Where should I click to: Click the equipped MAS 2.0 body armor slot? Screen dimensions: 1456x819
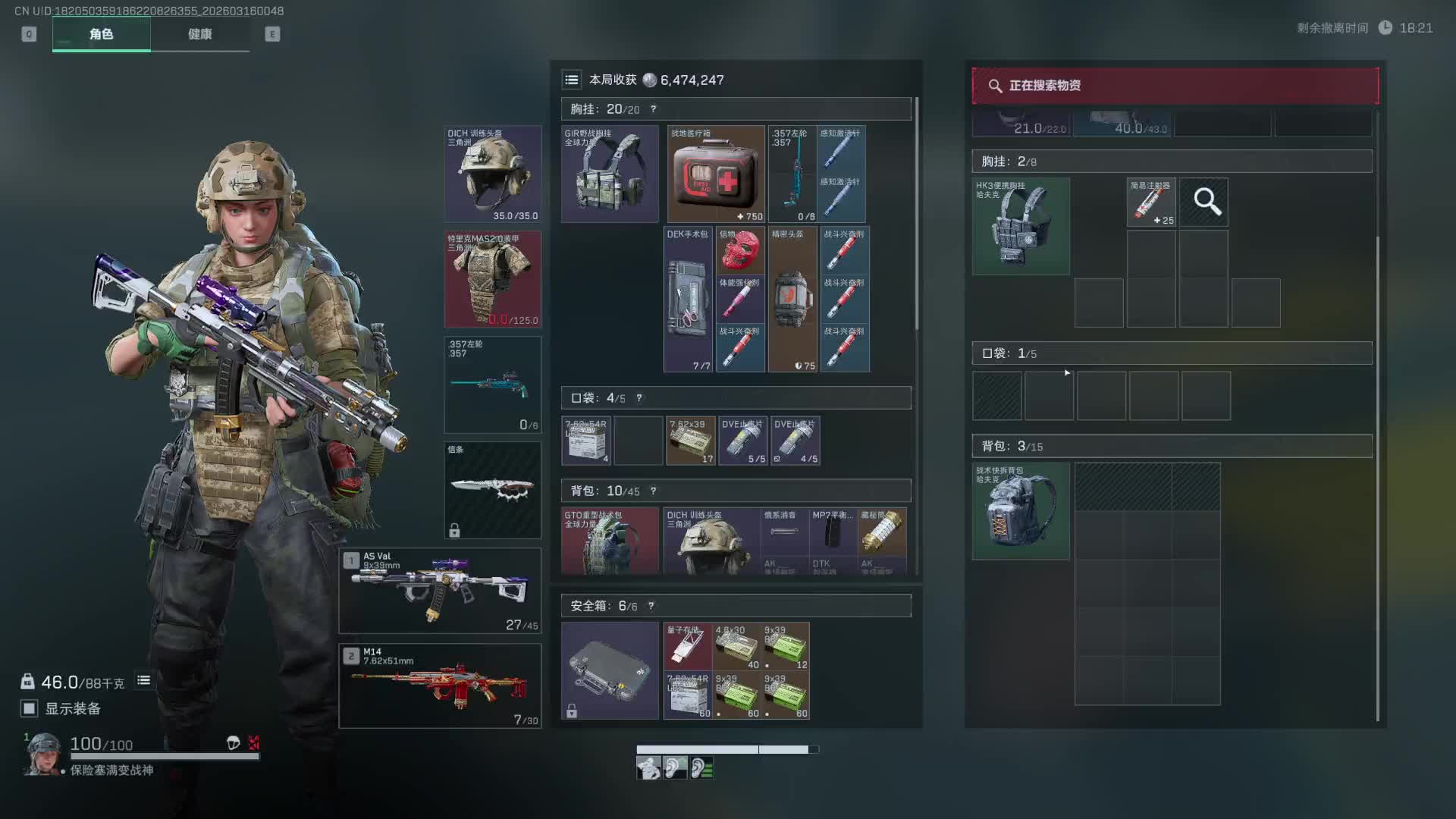click(x=492, y=279)
